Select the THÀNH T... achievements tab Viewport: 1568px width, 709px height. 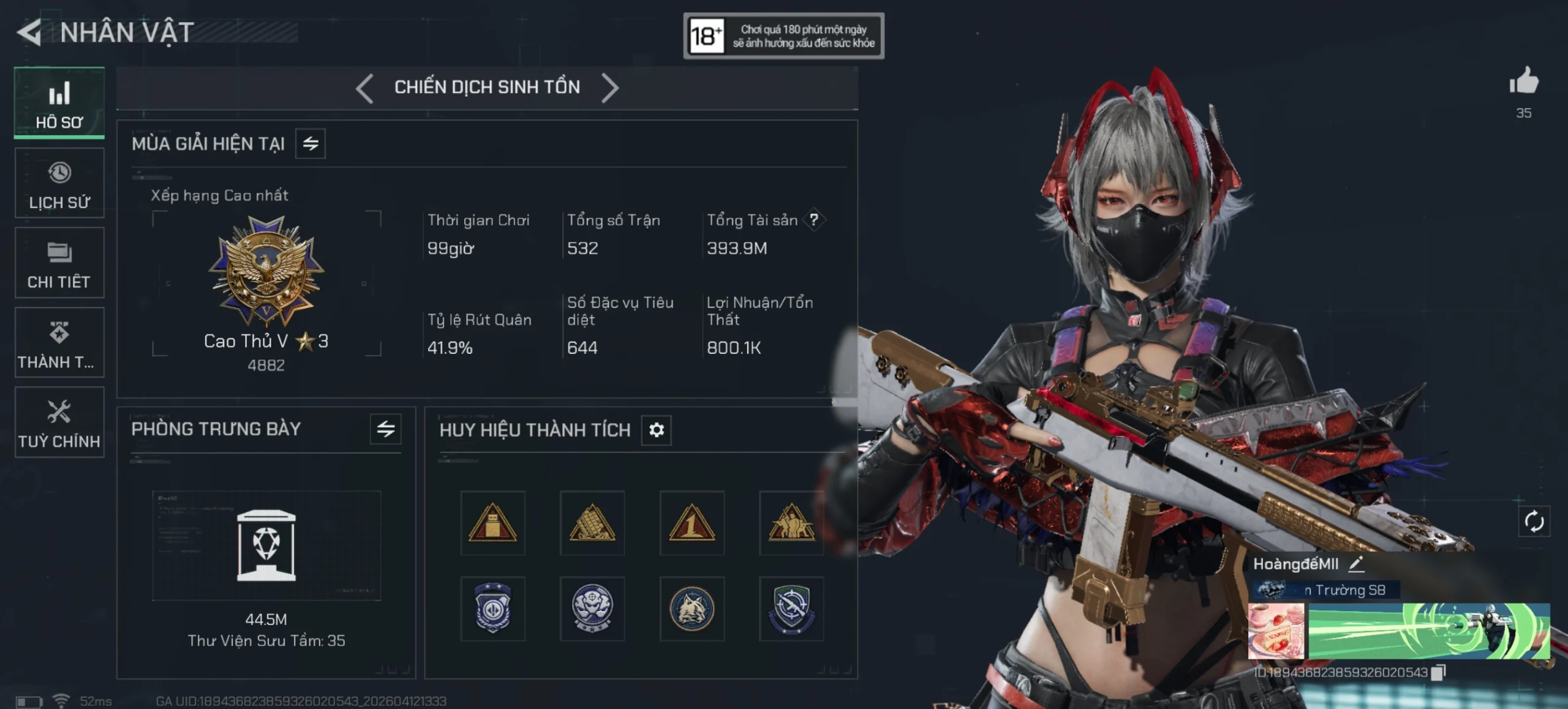(x=59, y=343)
